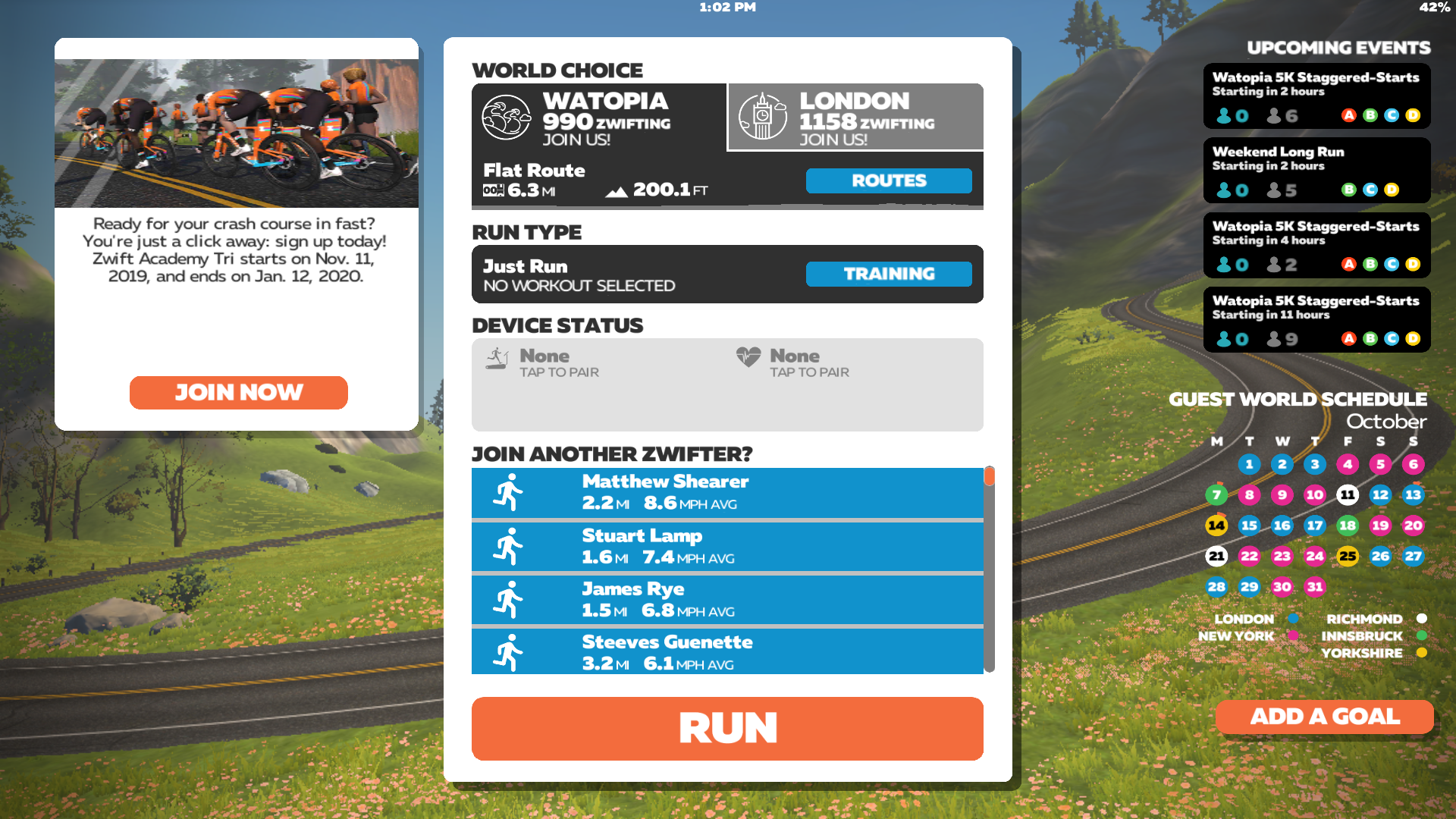Select the Watopia world globe icon
This screenshot has width=1456, height=819.
(x=507, y=118)
